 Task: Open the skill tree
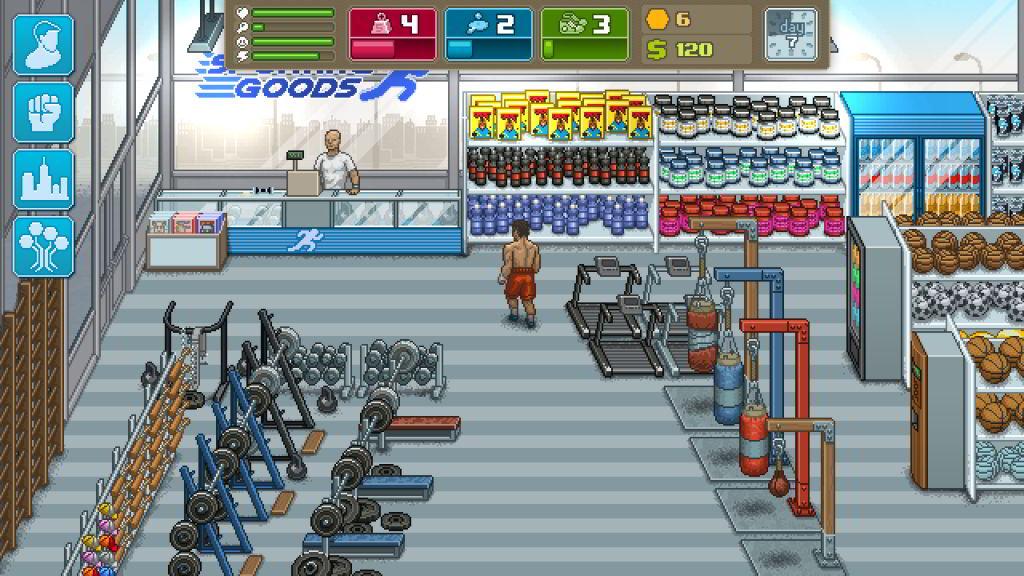(x=43, y=246)
